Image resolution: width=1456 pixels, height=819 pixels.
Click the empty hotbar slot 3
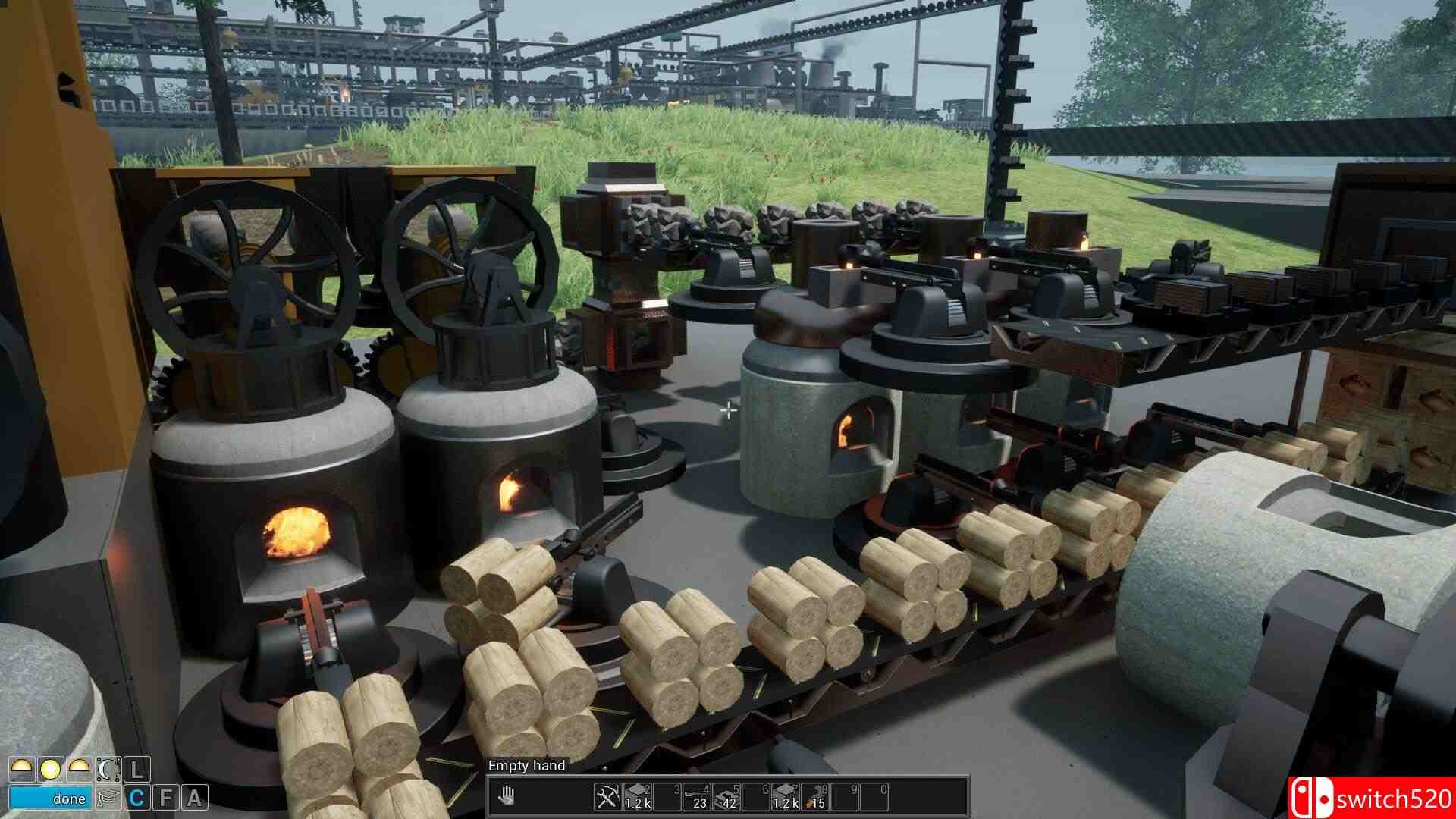tap(667, 798)
